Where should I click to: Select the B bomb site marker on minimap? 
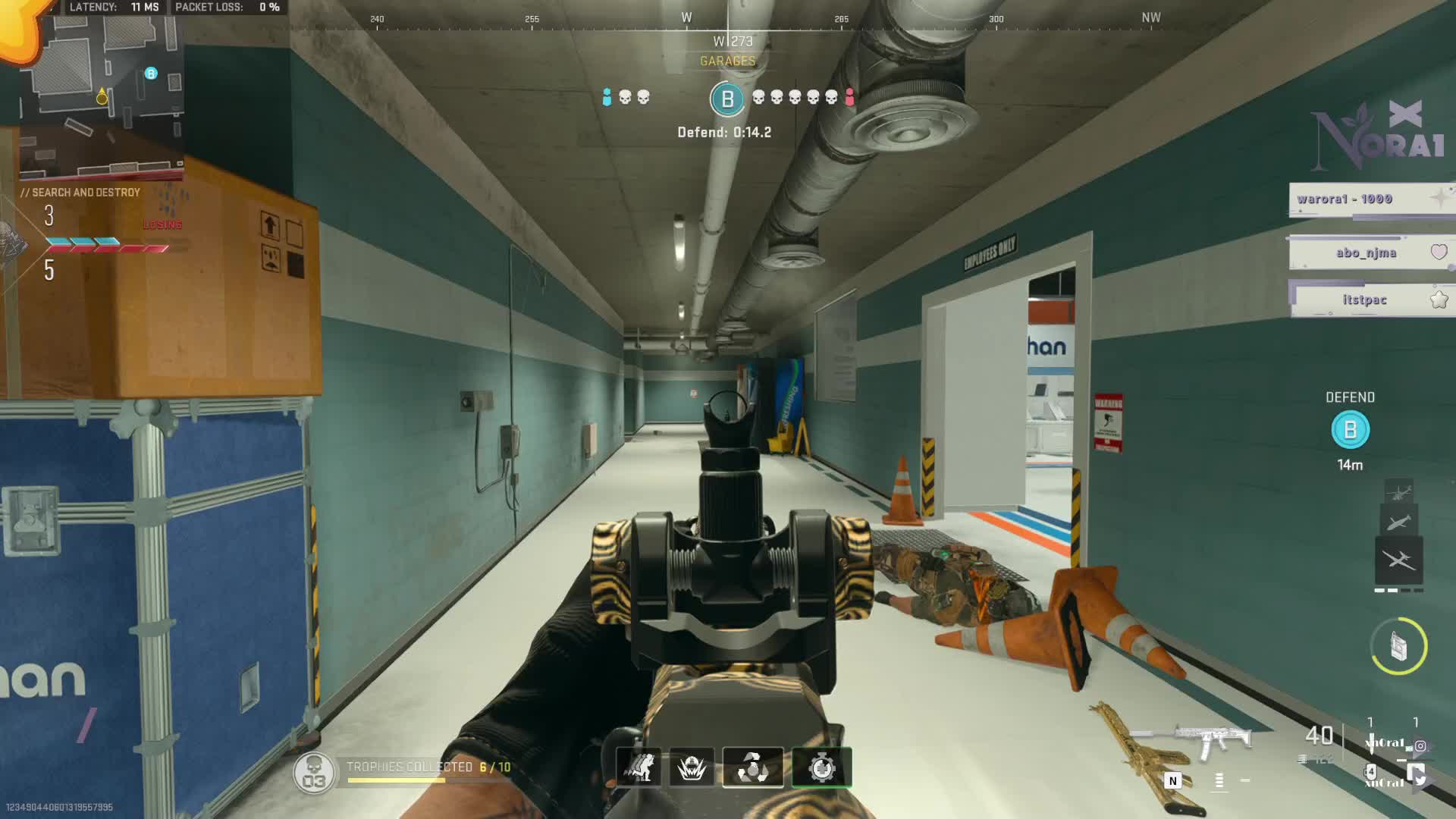pos(151,74)
